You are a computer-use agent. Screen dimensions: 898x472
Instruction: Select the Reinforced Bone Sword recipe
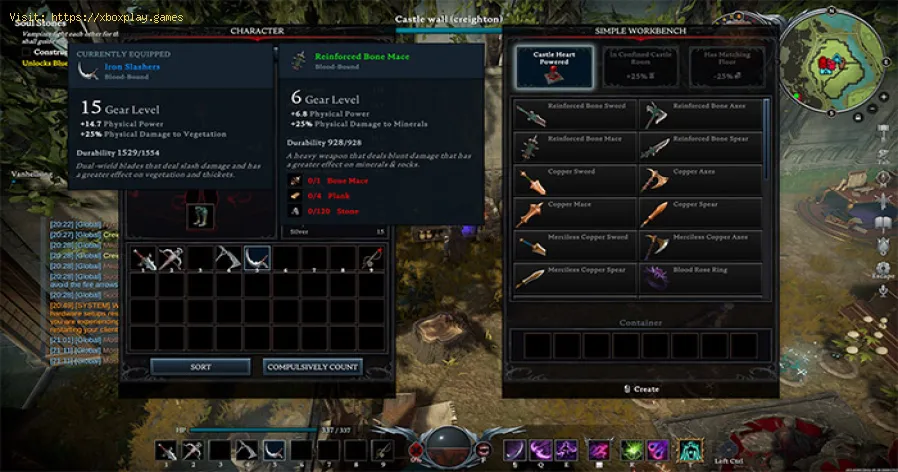575,113
